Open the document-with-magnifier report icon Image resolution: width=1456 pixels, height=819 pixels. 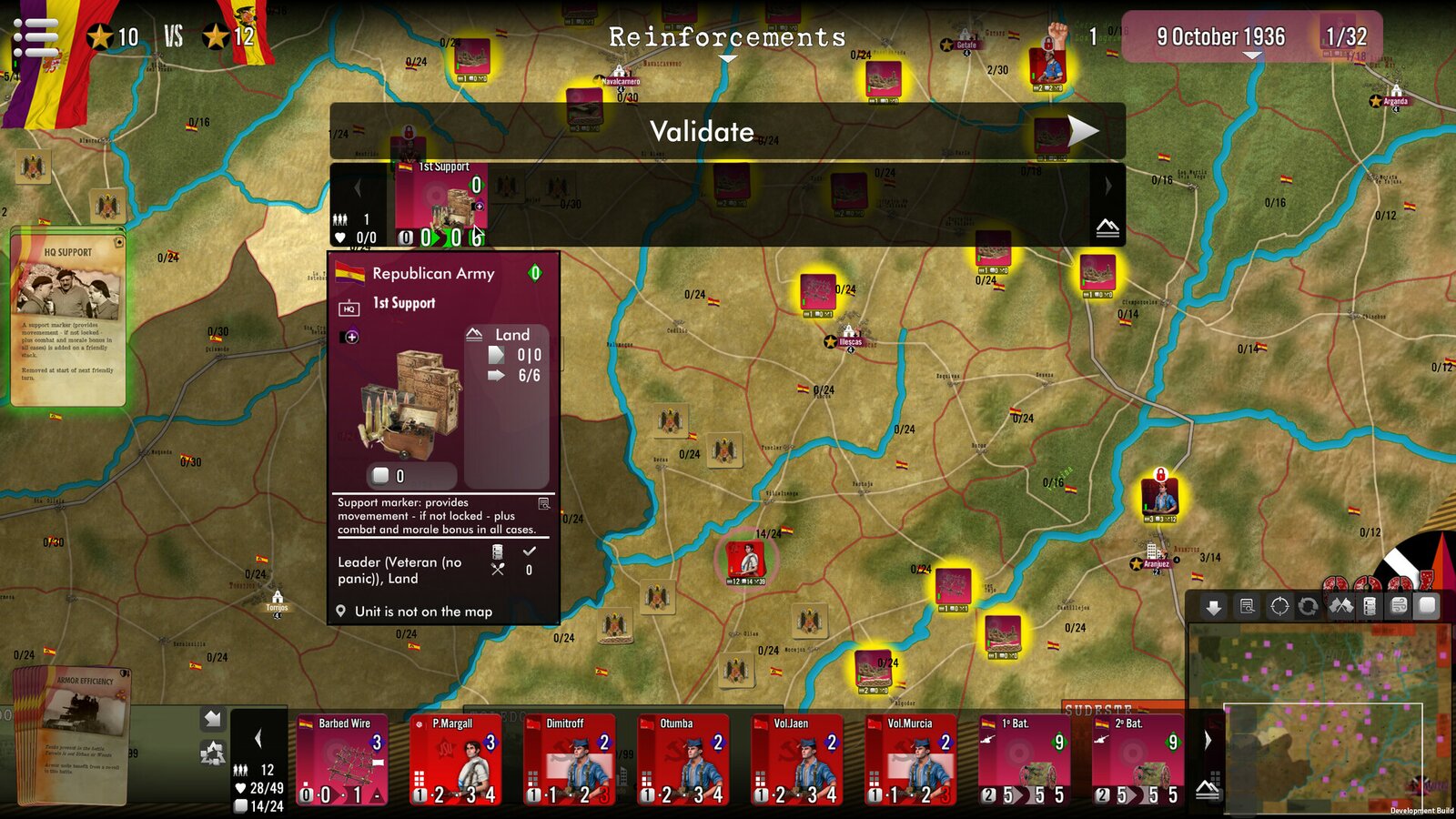coord(1246,607)
